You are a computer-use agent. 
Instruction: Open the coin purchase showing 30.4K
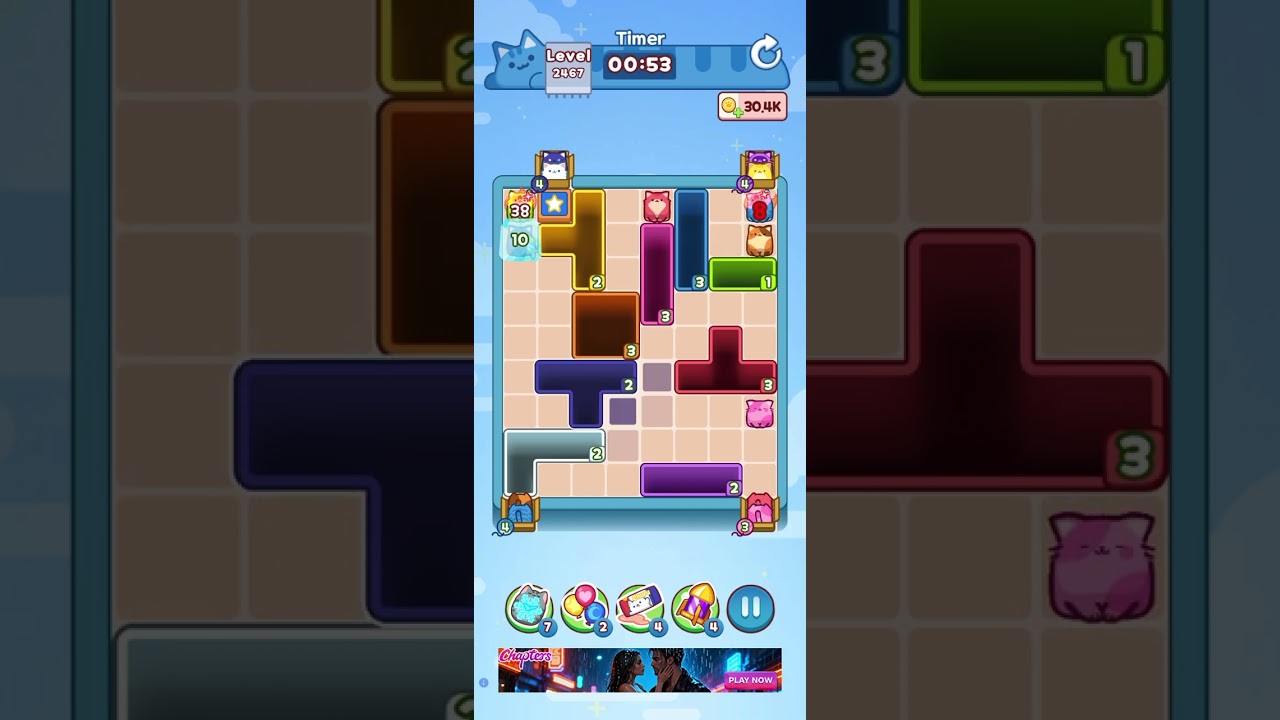[752, 106]
